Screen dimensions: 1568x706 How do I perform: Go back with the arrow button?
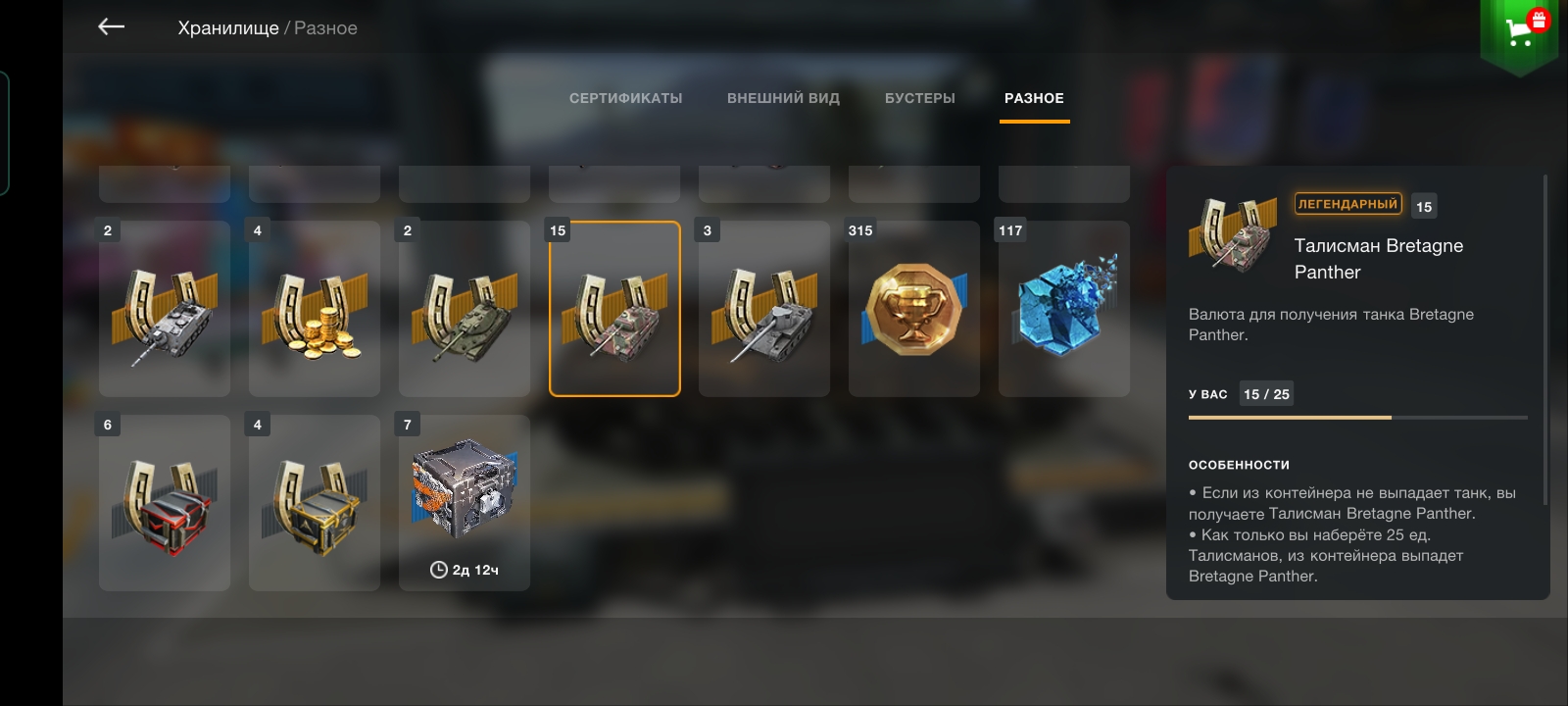coord(112,27)
